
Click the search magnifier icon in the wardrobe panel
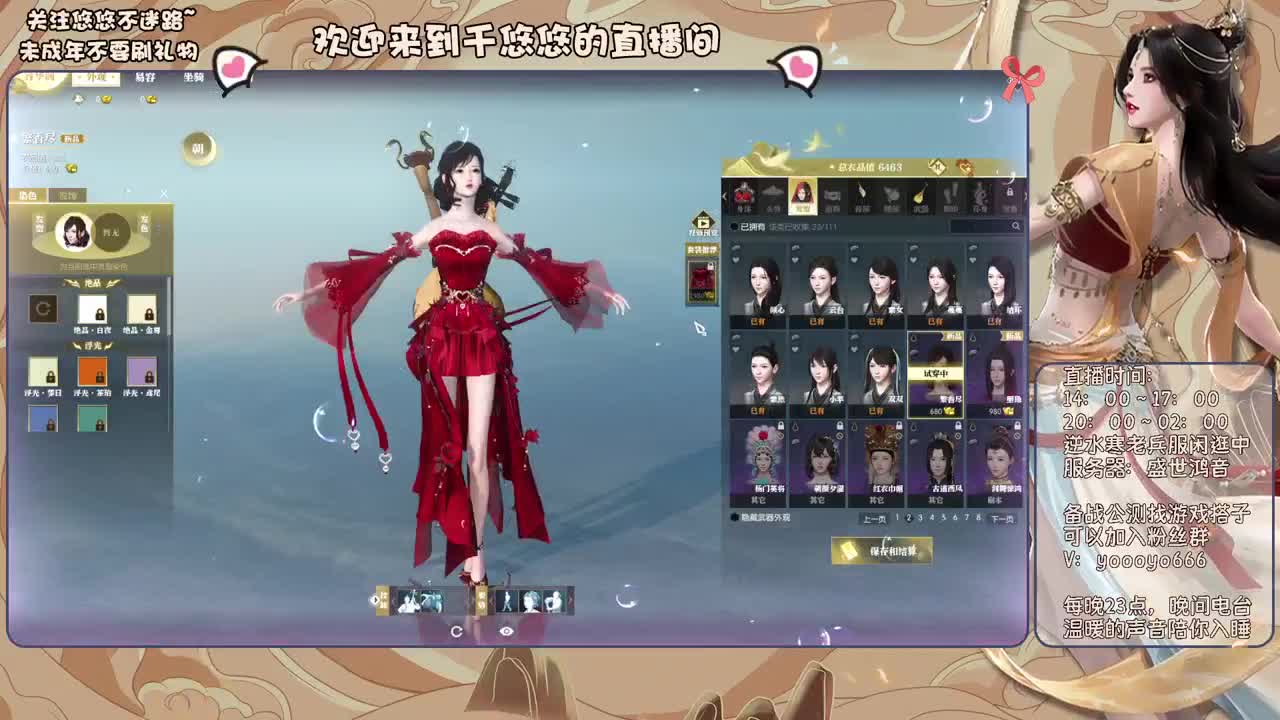(x=1016, y=226)
